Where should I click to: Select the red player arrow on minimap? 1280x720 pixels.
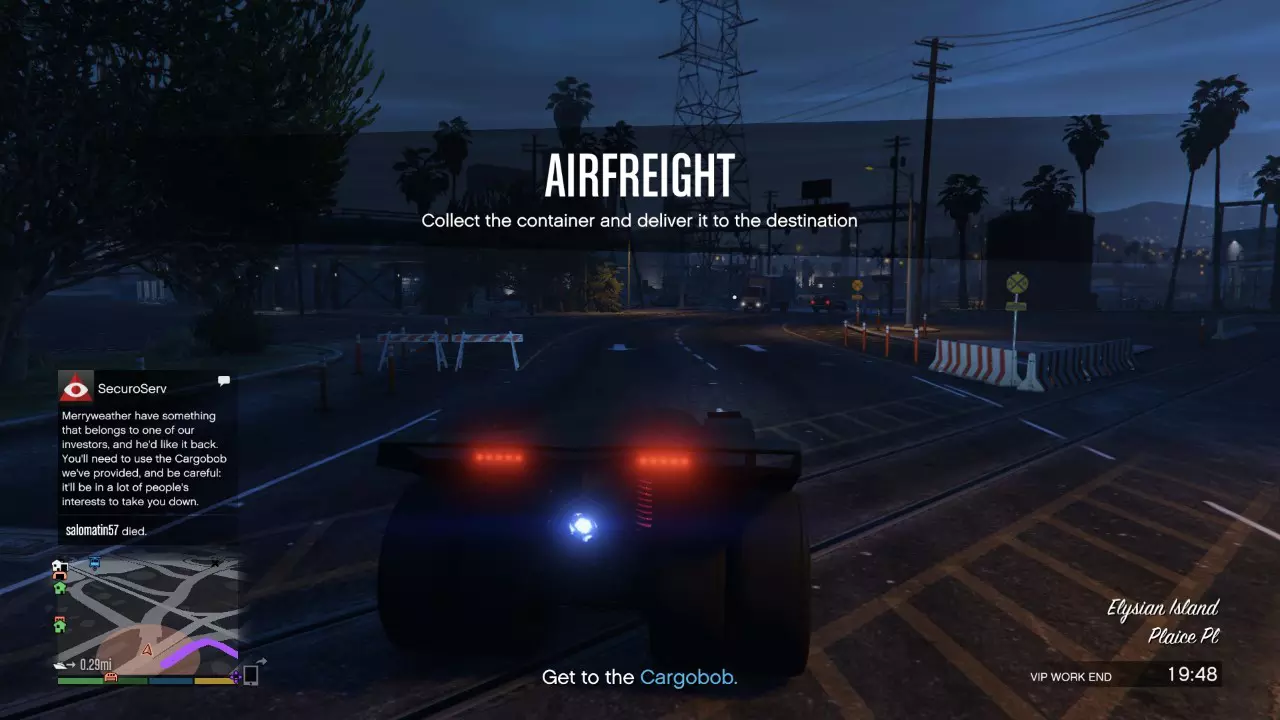pyautogui.click(x=148, y=649)
